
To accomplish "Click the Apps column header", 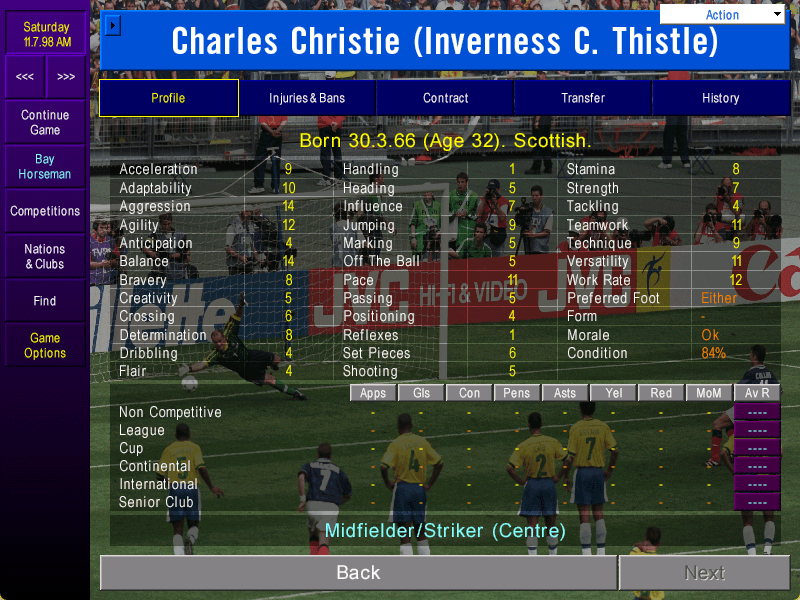I will pos(373,393).
